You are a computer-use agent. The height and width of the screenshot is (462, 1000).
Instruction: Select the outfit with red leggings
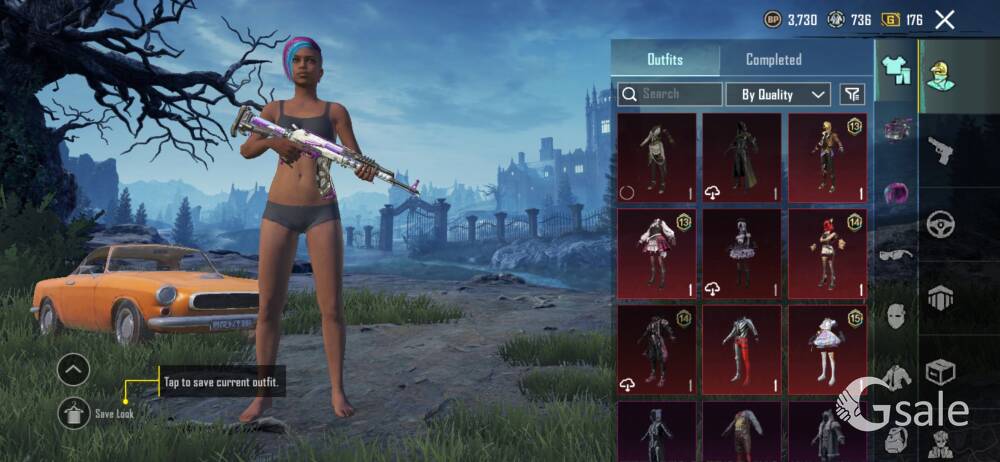pos(741,349)
